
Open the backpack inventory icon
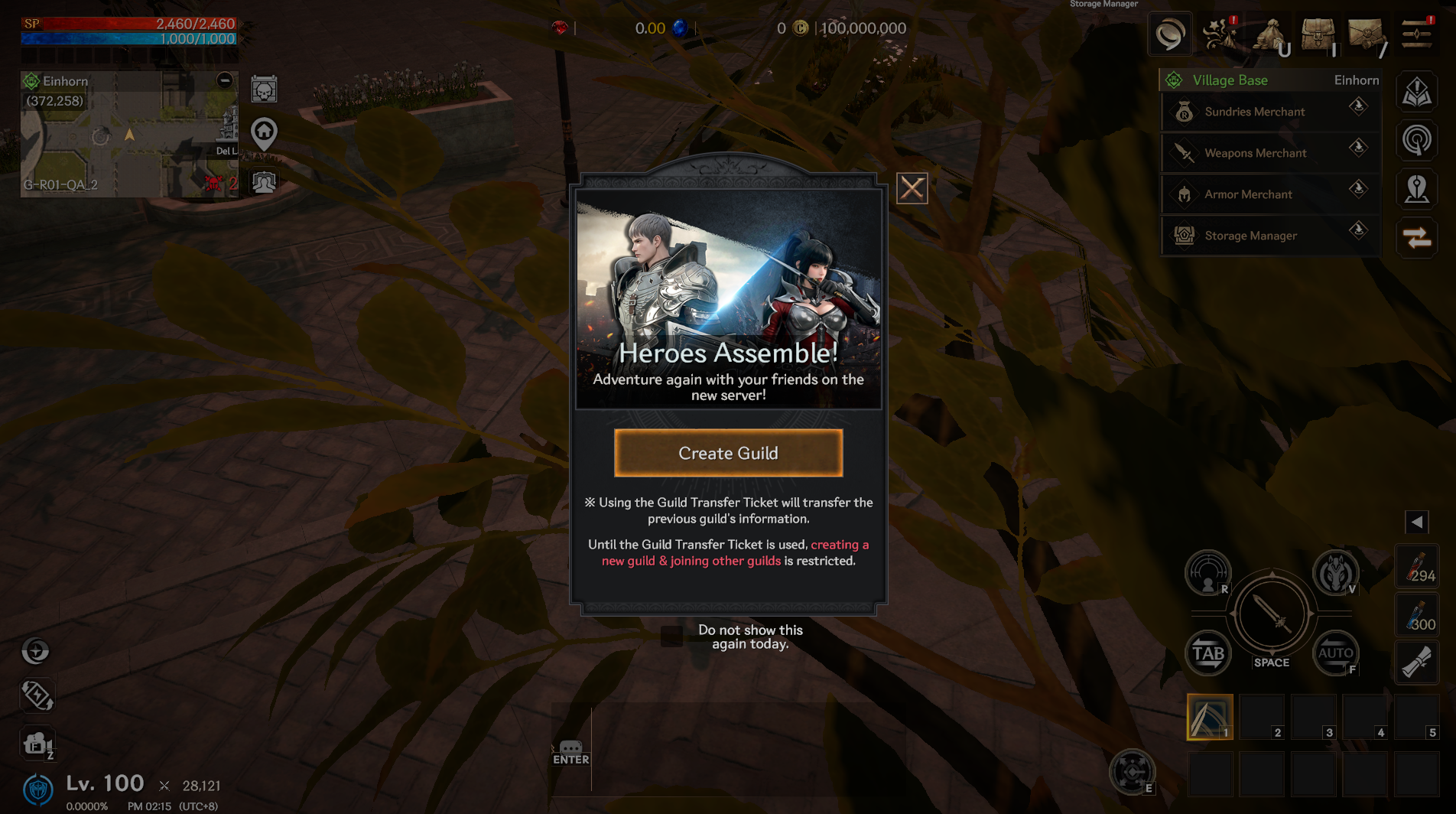click(x=1318, y=34)
